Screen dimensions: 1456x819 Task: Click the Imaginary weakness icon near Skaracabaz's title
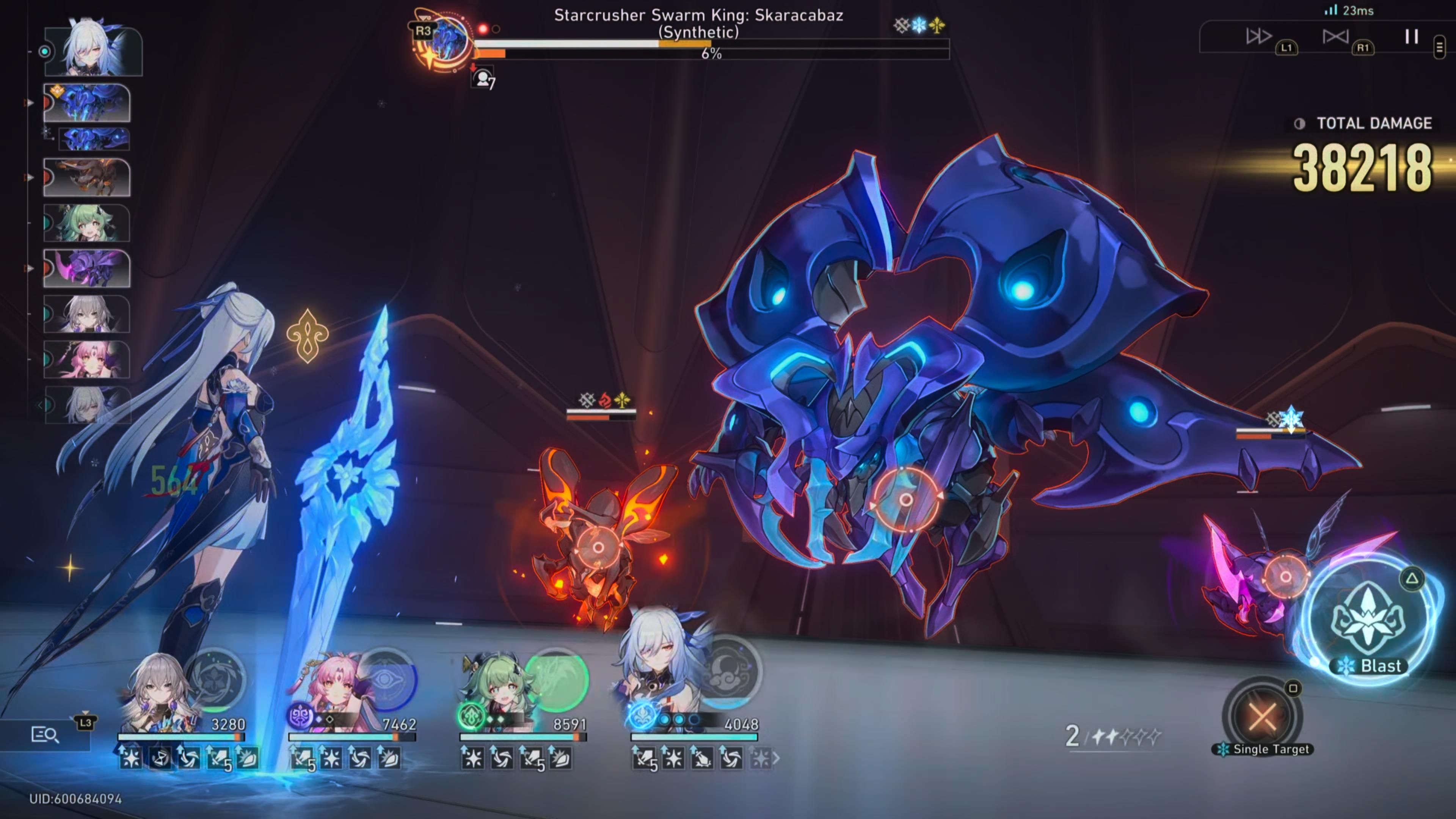pos(938,24)
